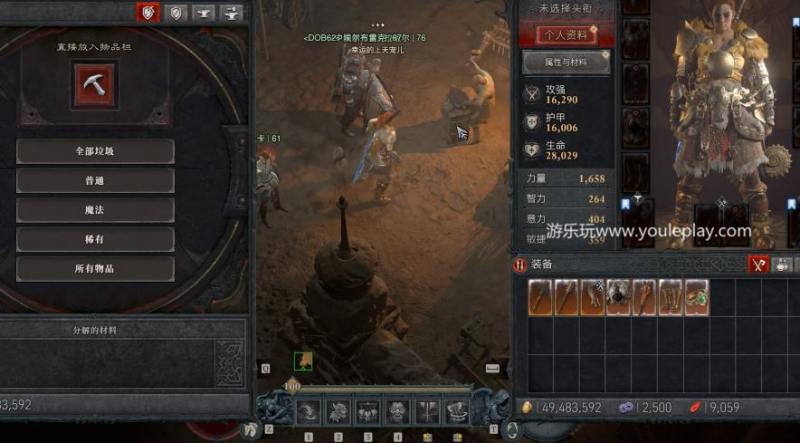800x443 pixels.
Task: Select the green-gem ring in the inventory
Action: coord(696,297)
